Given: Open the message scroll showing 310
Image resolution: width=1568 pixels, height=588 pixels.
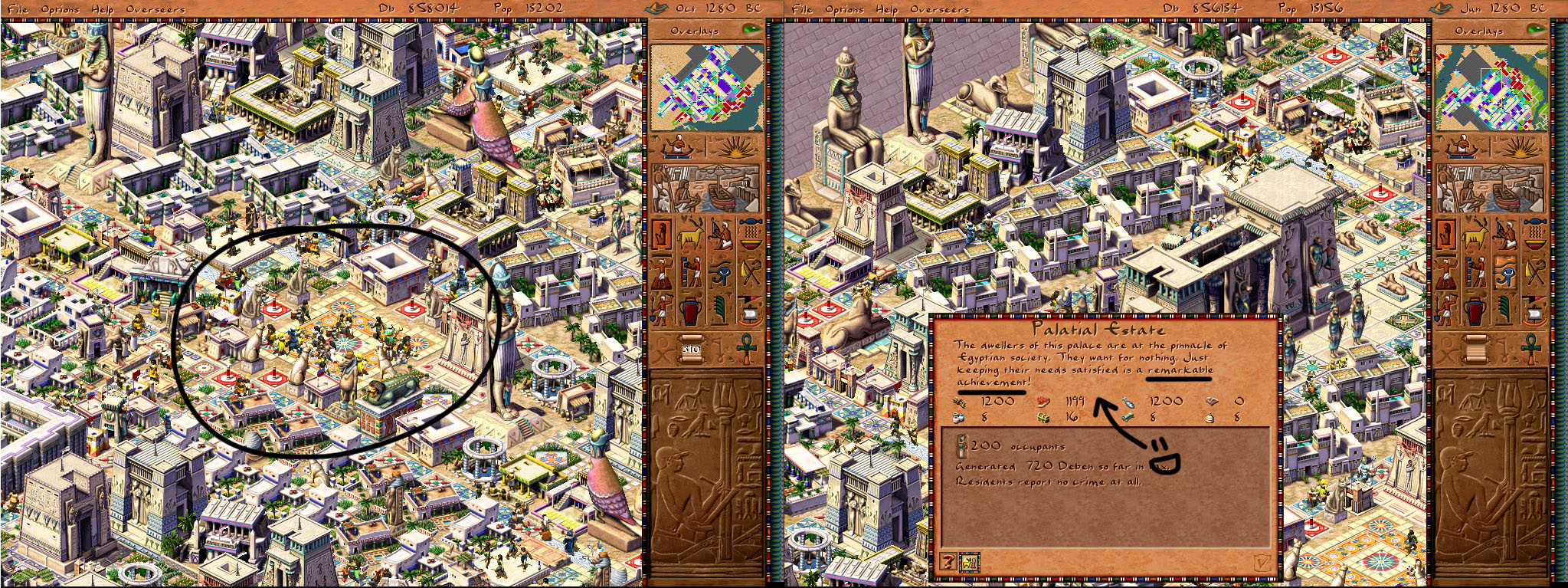Looking at the screenshot, I should 690,347.
